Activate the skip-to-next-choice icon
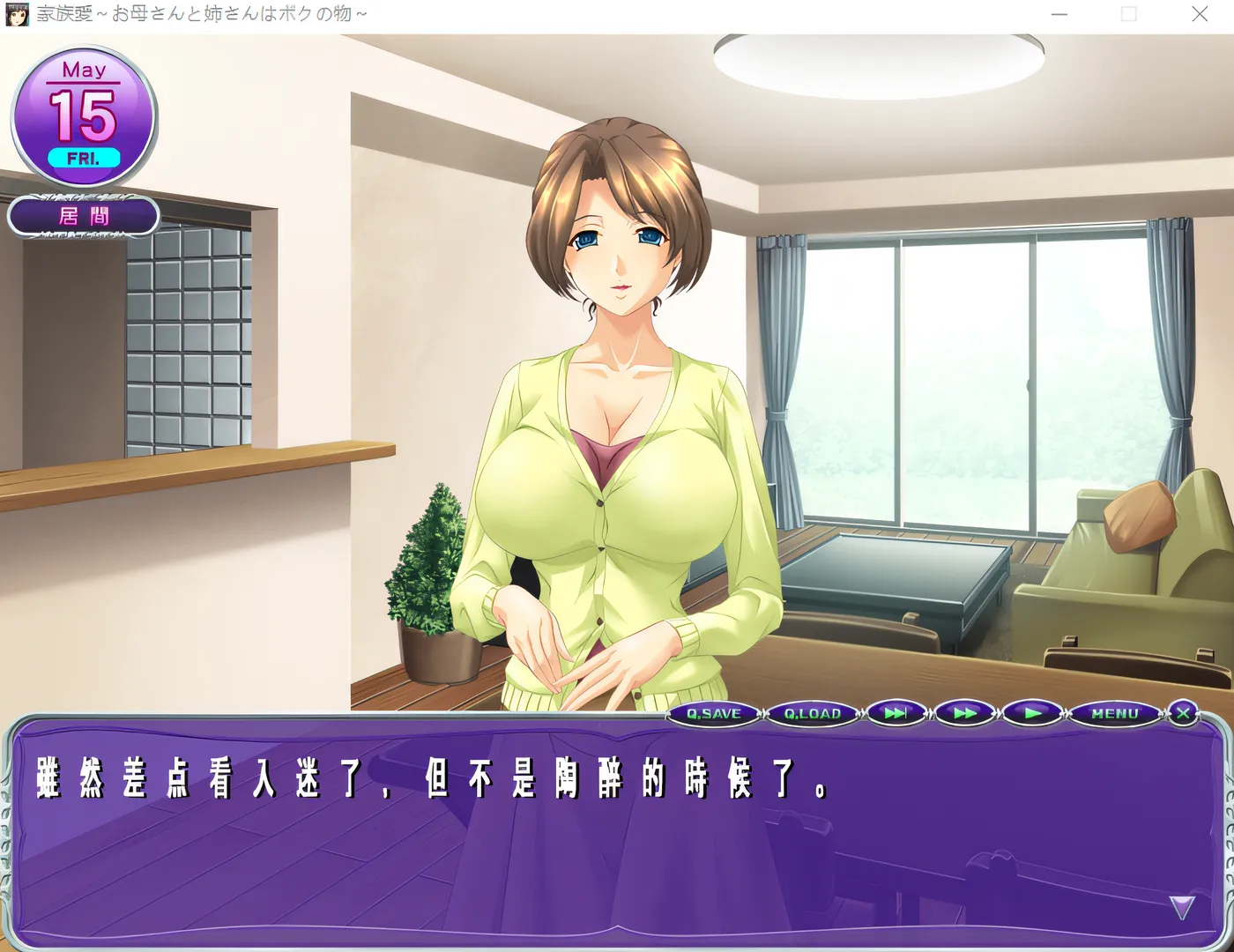Image resolution: width=1234 pixels, height=952 pixels. [896, 714]
